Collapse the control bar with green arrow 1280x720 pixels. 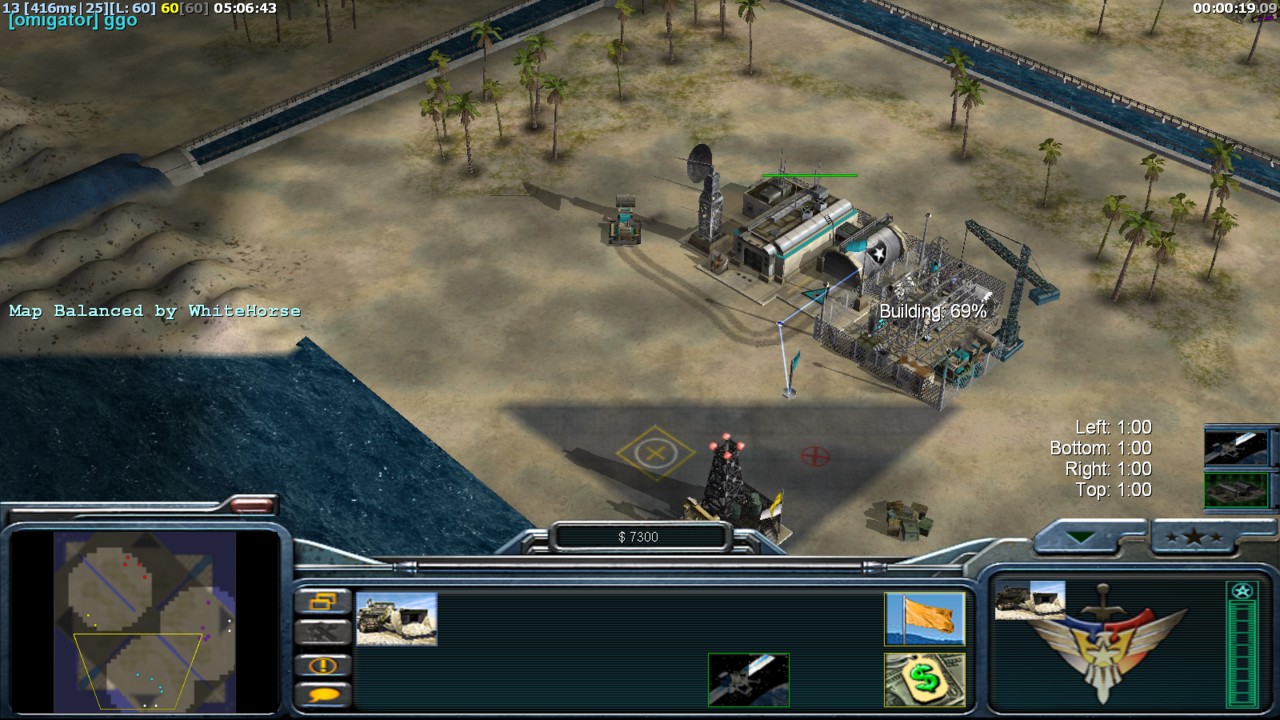point(1080,538)
